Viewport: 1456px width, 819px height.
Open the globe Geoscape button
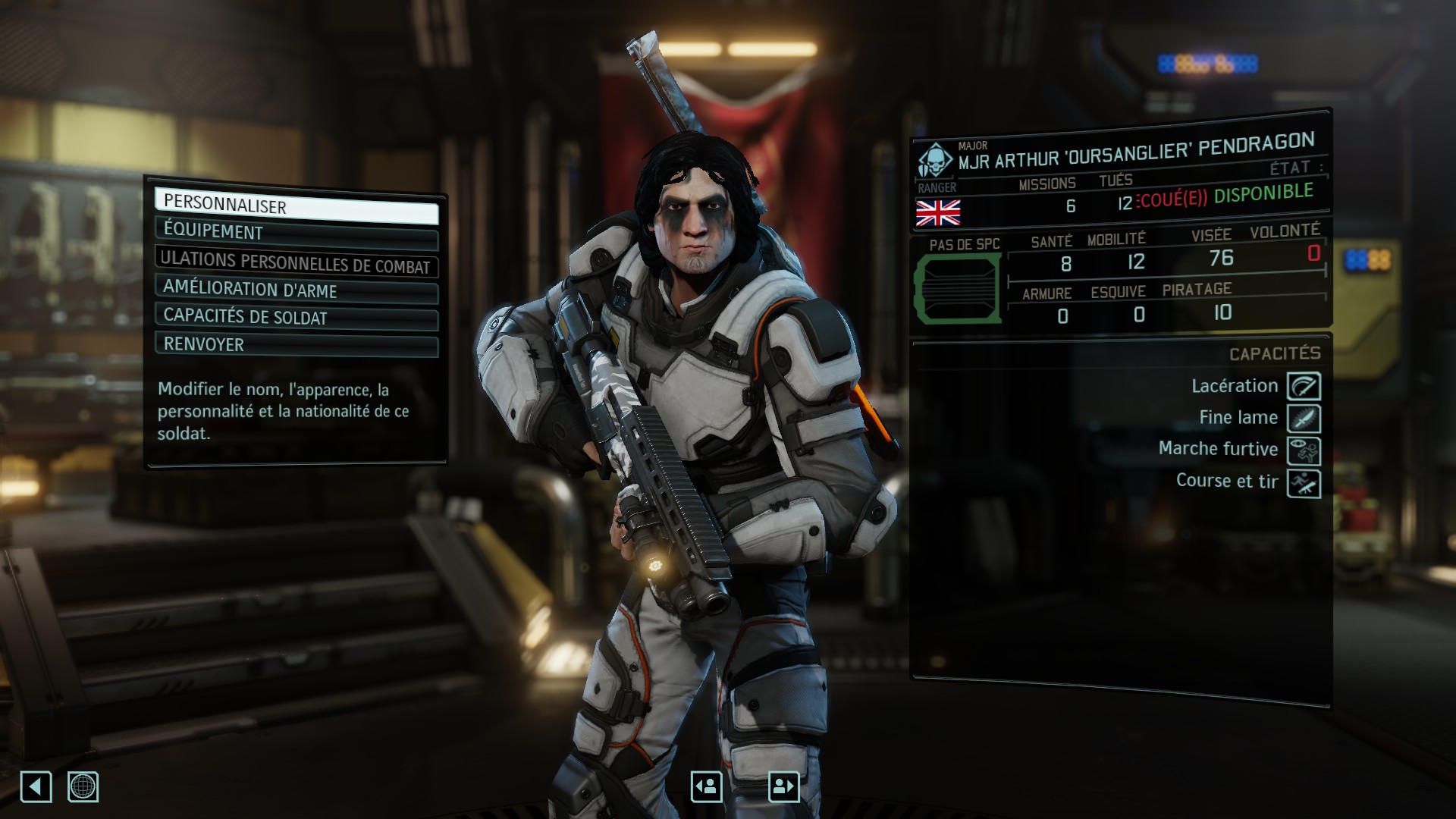click(x=83, y=786)
